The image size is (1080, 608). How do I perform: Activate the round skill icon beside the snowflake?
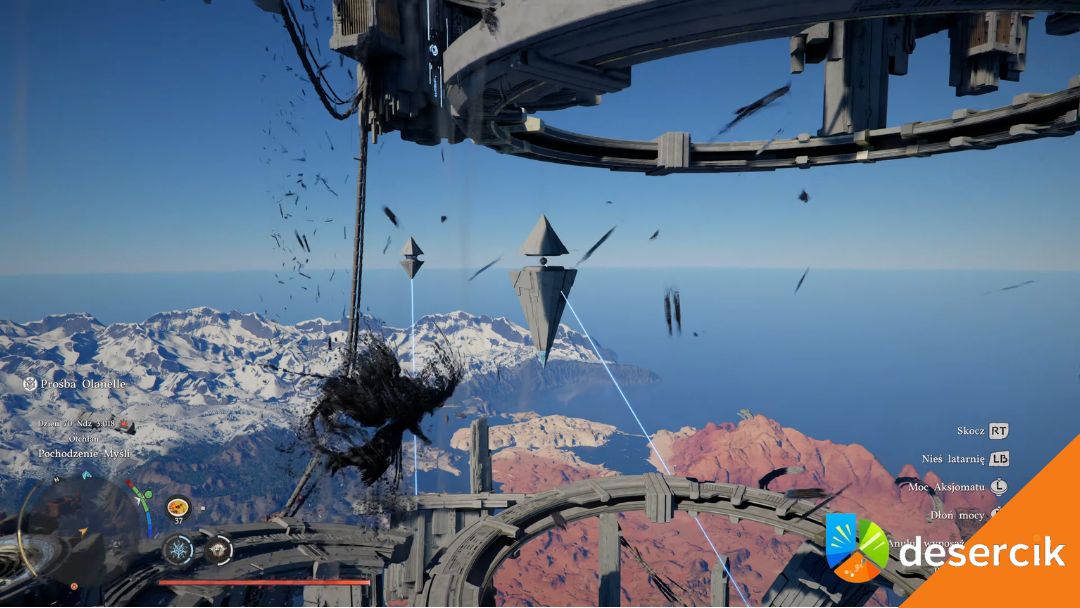tap(218, 549)
